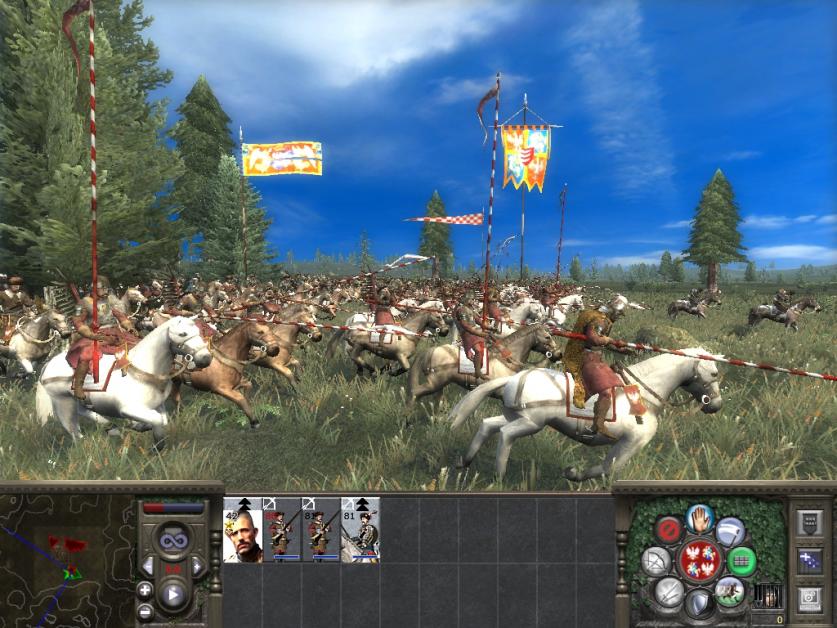Activate the halt order hand icon

point(699,520)
